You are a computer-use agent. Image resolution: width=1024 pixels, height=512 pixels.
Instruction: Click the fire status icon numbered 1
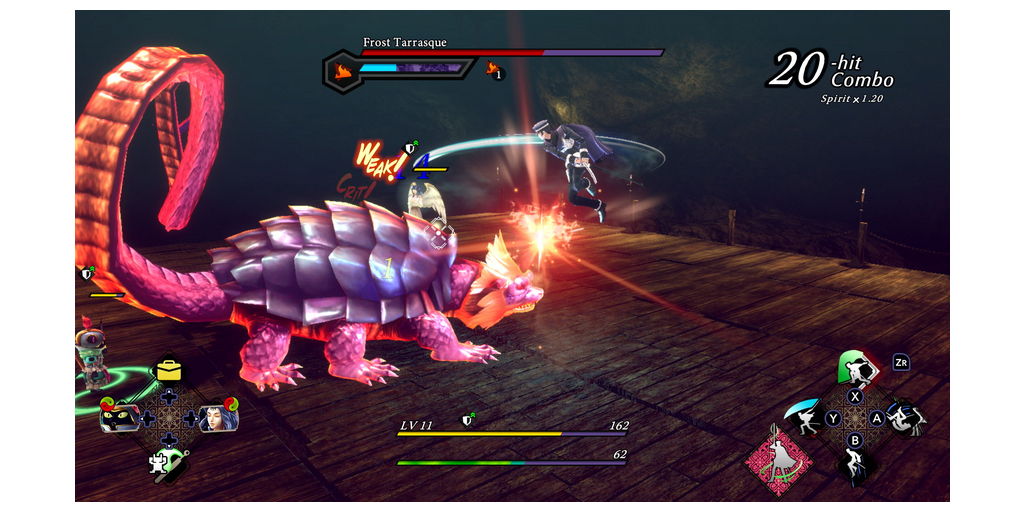[494, 70]
